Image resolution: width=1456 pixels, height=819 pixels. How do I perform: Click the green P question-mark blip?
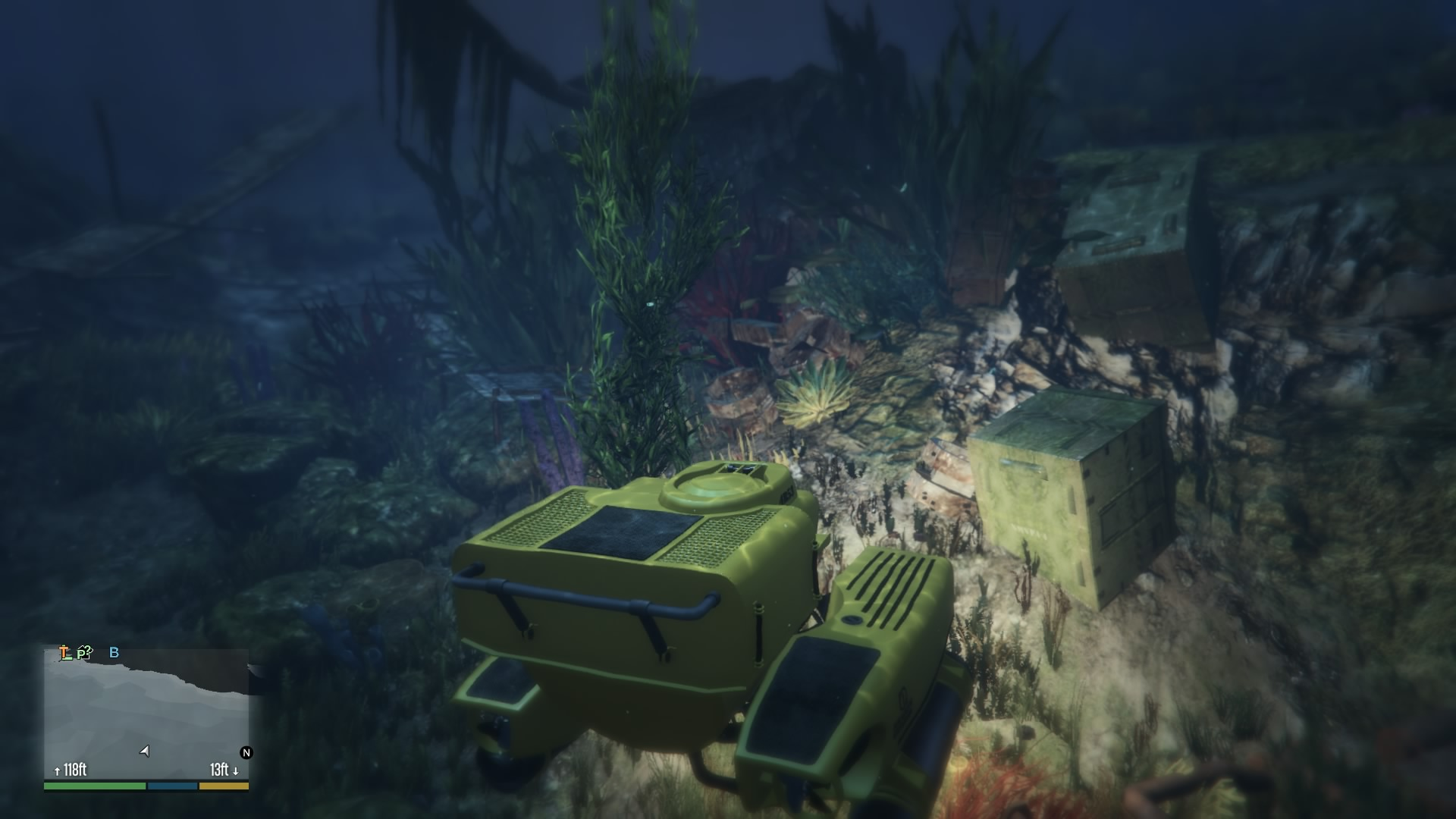pos(84,652)
